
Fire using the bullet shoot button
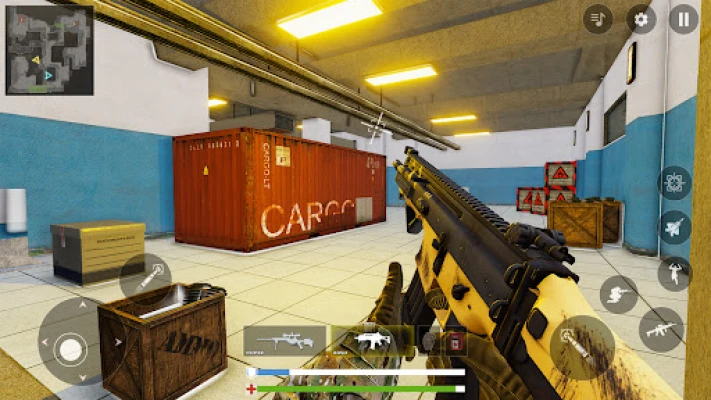(x=582, y=347)
